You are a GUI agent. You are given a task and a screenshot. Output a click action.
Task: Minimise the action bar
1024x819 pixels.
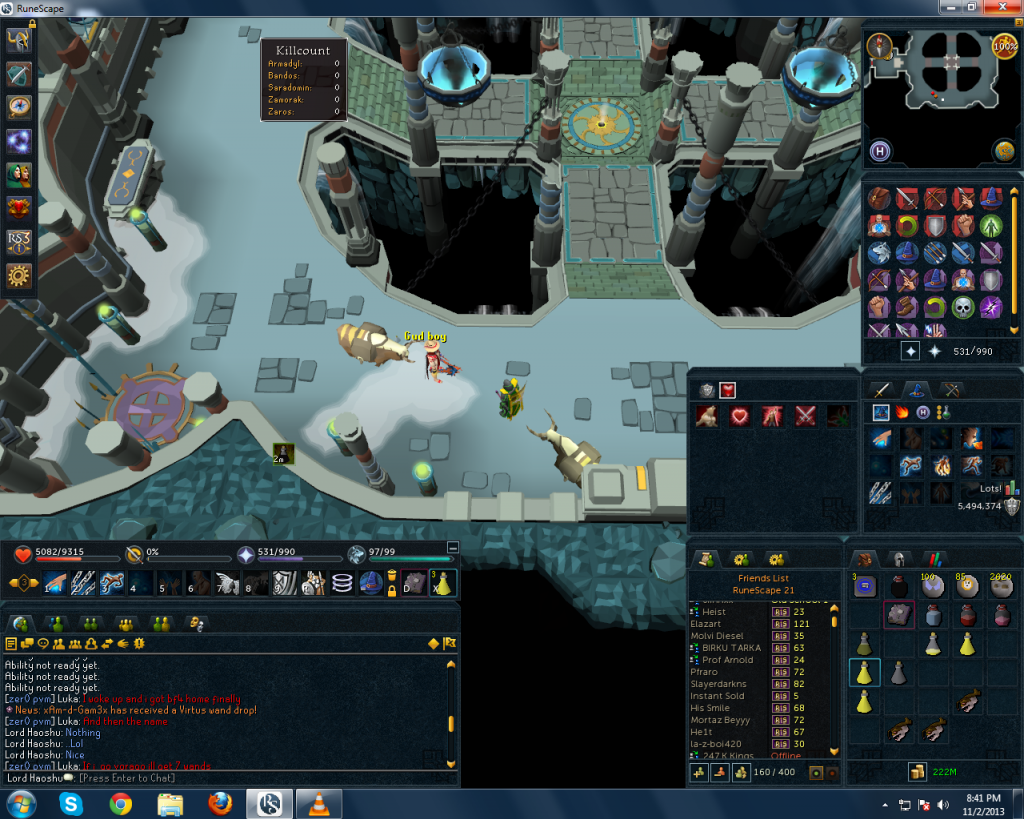pos(452,547)
